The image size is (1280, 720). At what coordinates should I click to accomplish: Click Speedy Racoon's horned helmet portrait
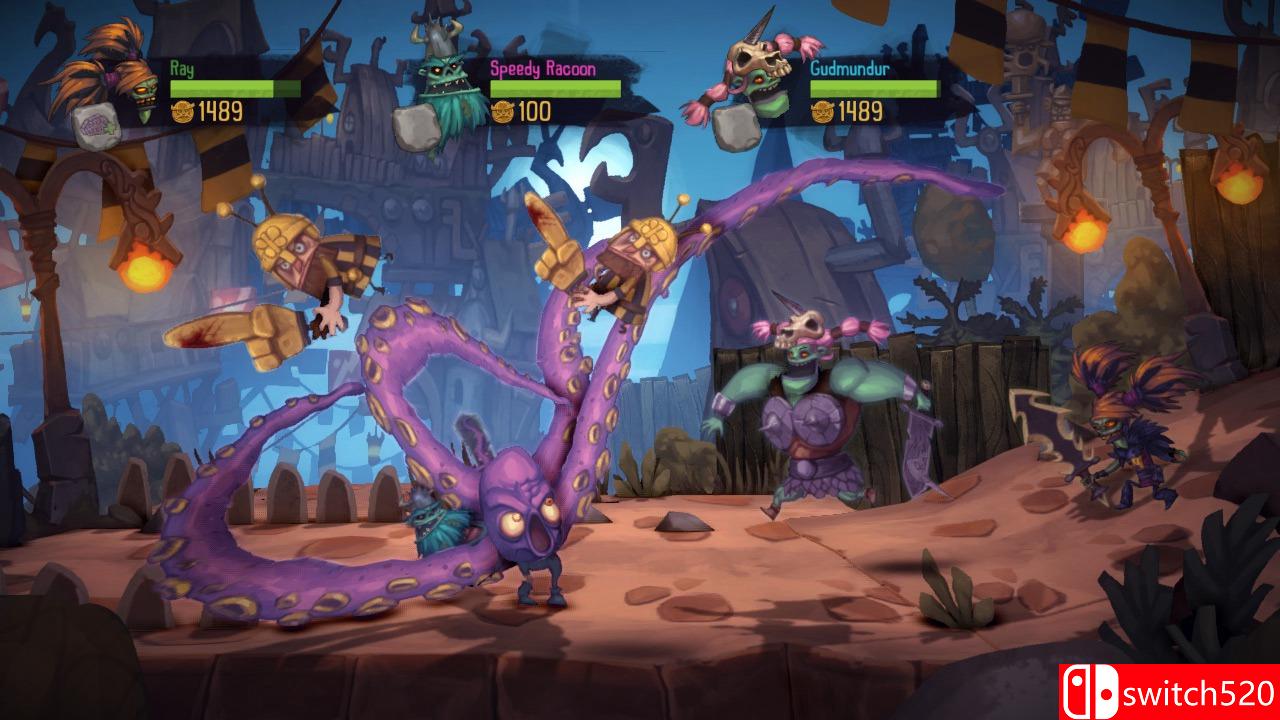(446, 78)
